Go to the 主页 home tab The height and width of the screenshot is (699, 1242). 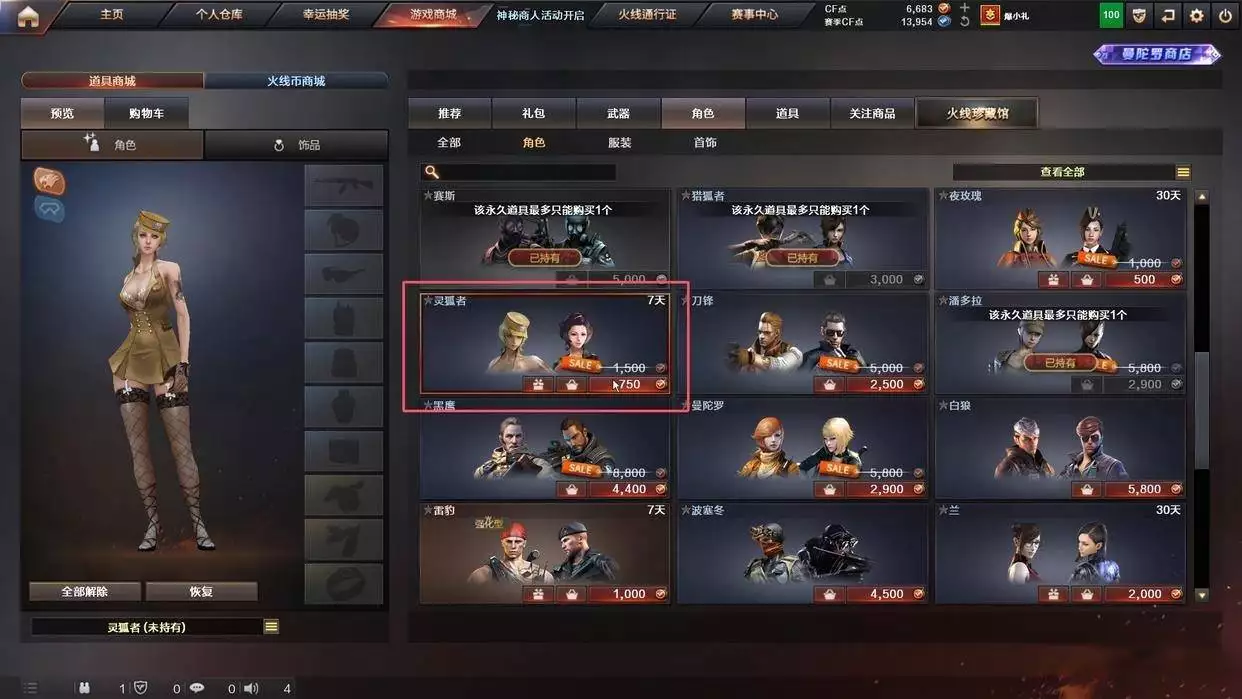[111, 15]
